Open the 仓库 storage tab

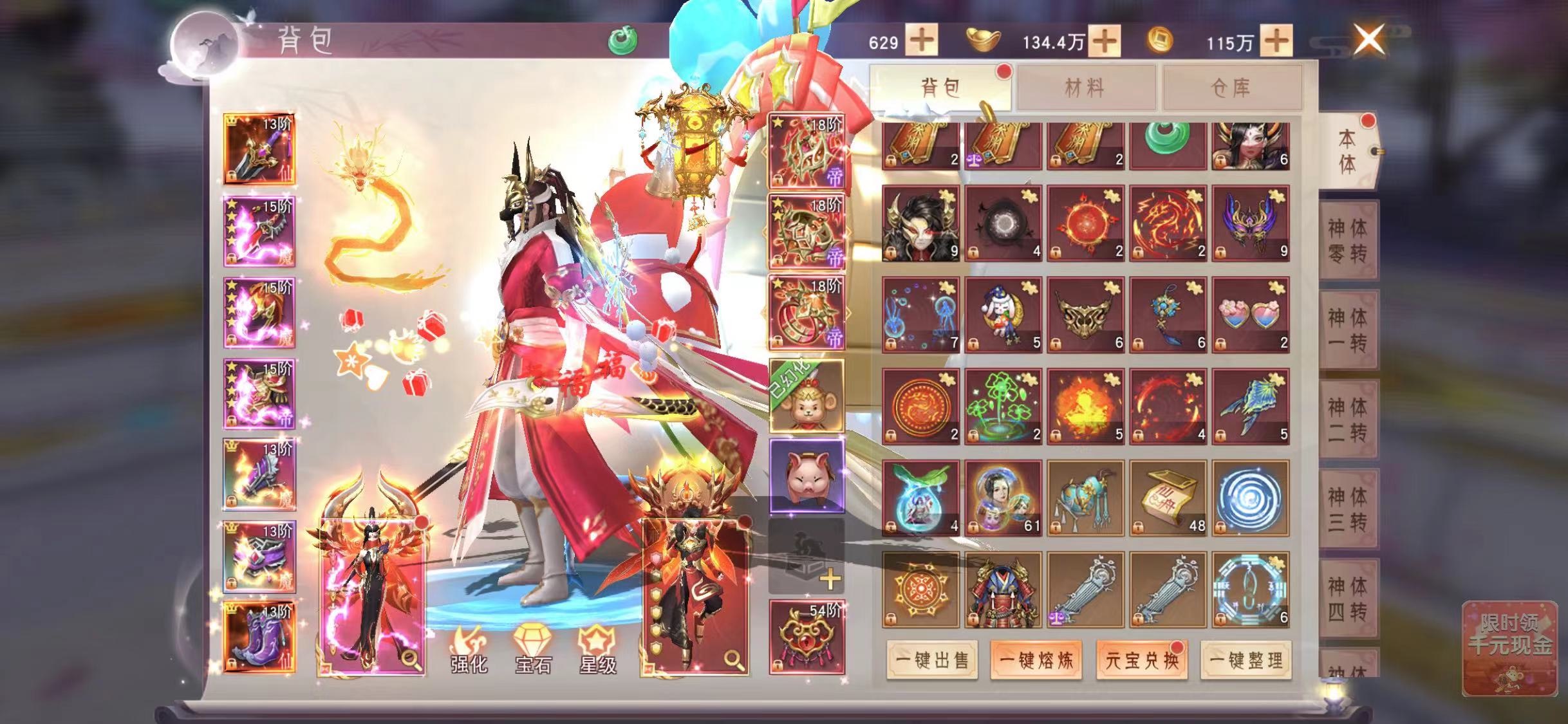[1231, 88]
